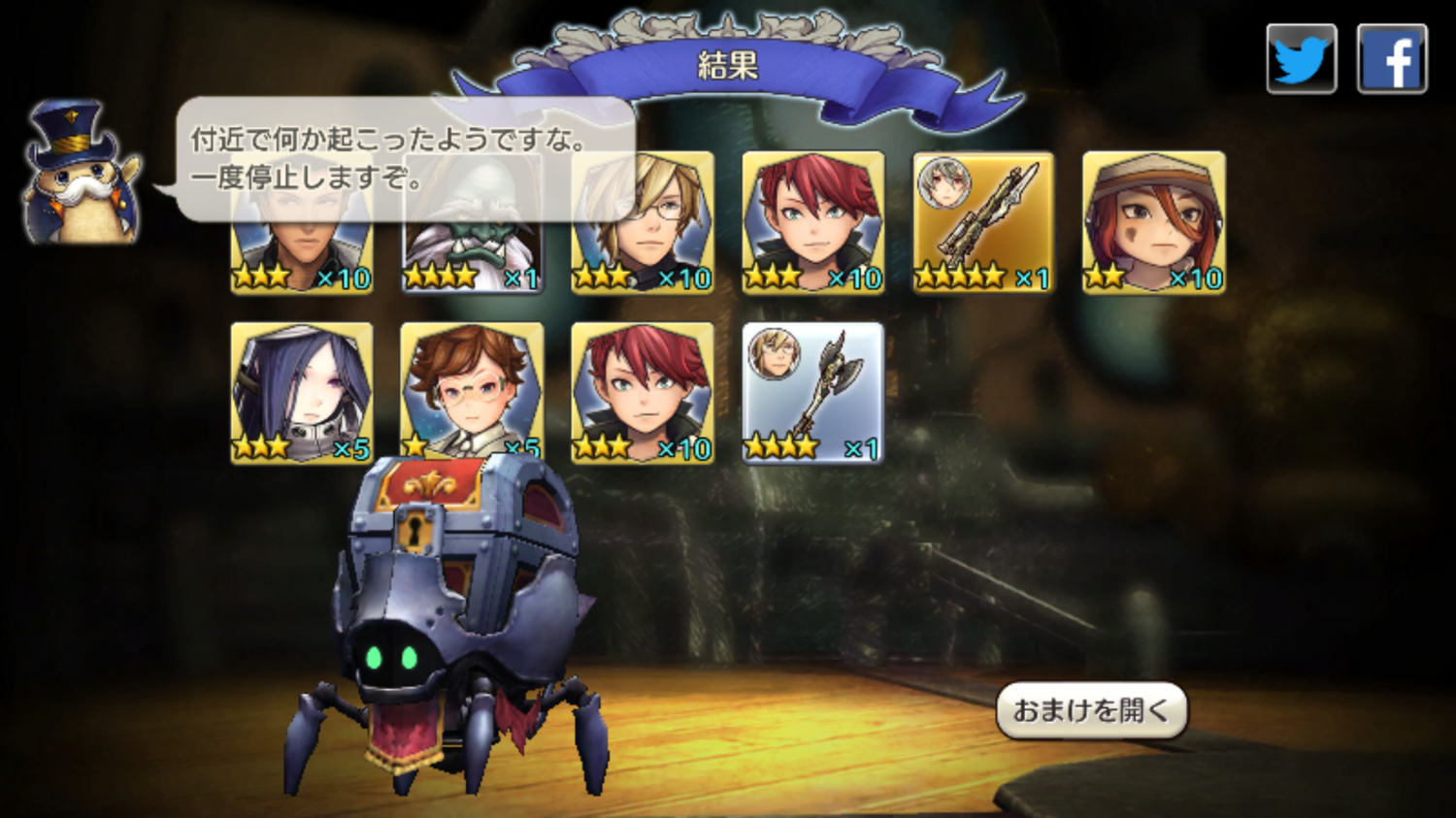Select the orange-haired girl with cap
The height and width of the screenshot is (818, 1456).
click(x=1153, y=222)
